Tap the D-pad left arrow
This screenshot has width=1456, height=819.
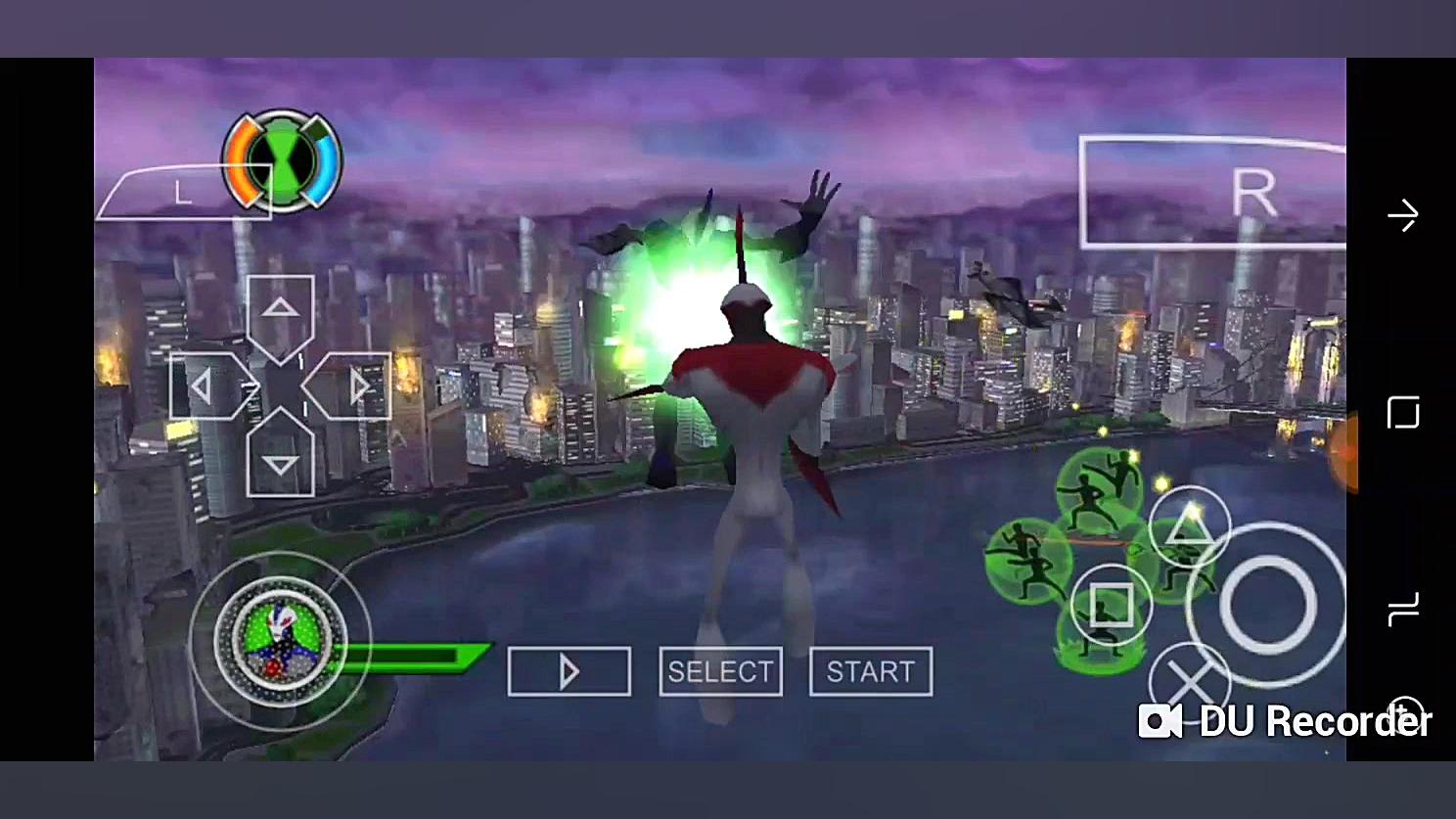(x=205, y=387)
